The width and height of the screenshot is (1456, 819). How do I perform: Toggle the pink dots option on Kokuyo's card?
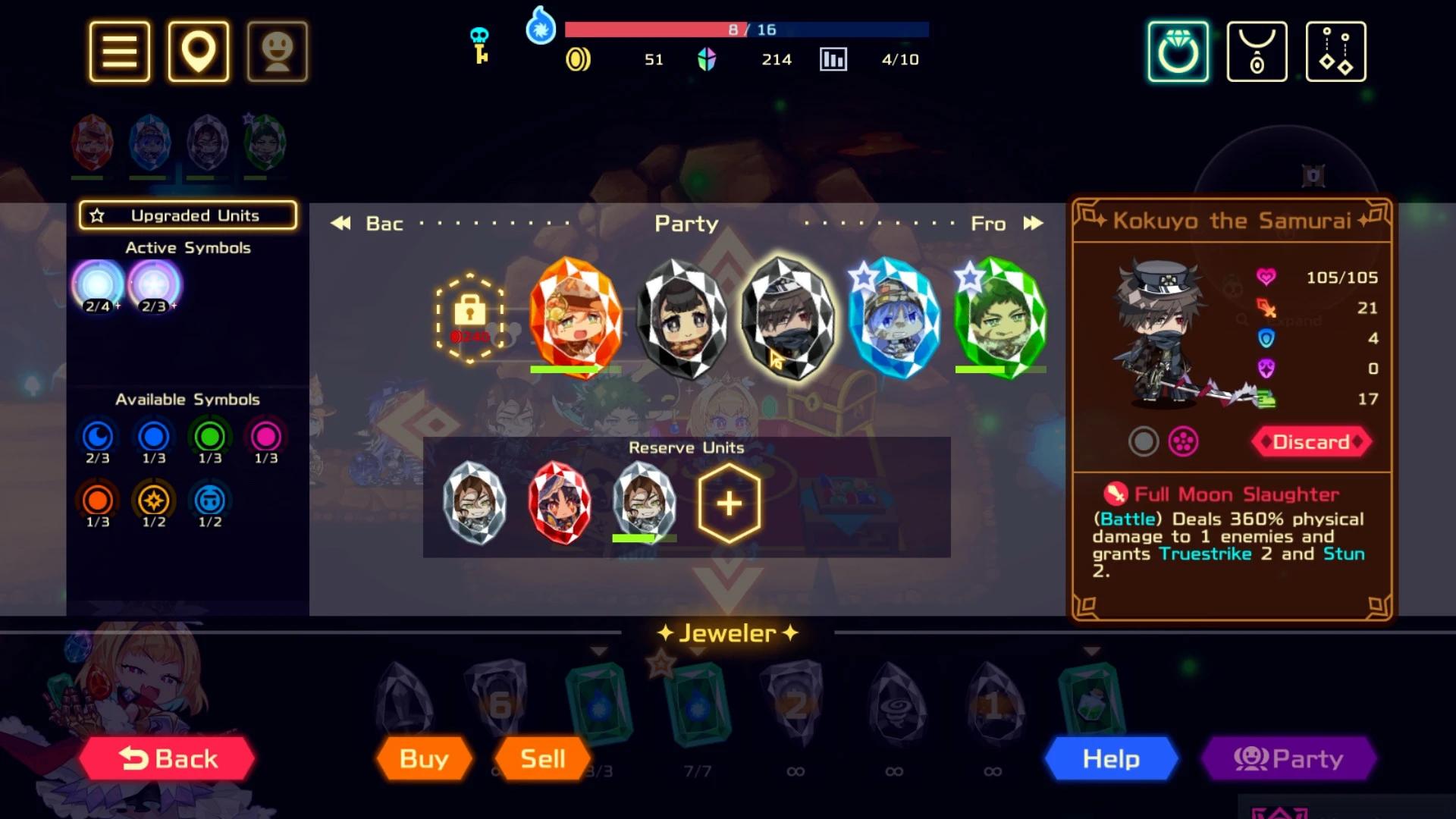[x=1183, y=442]
